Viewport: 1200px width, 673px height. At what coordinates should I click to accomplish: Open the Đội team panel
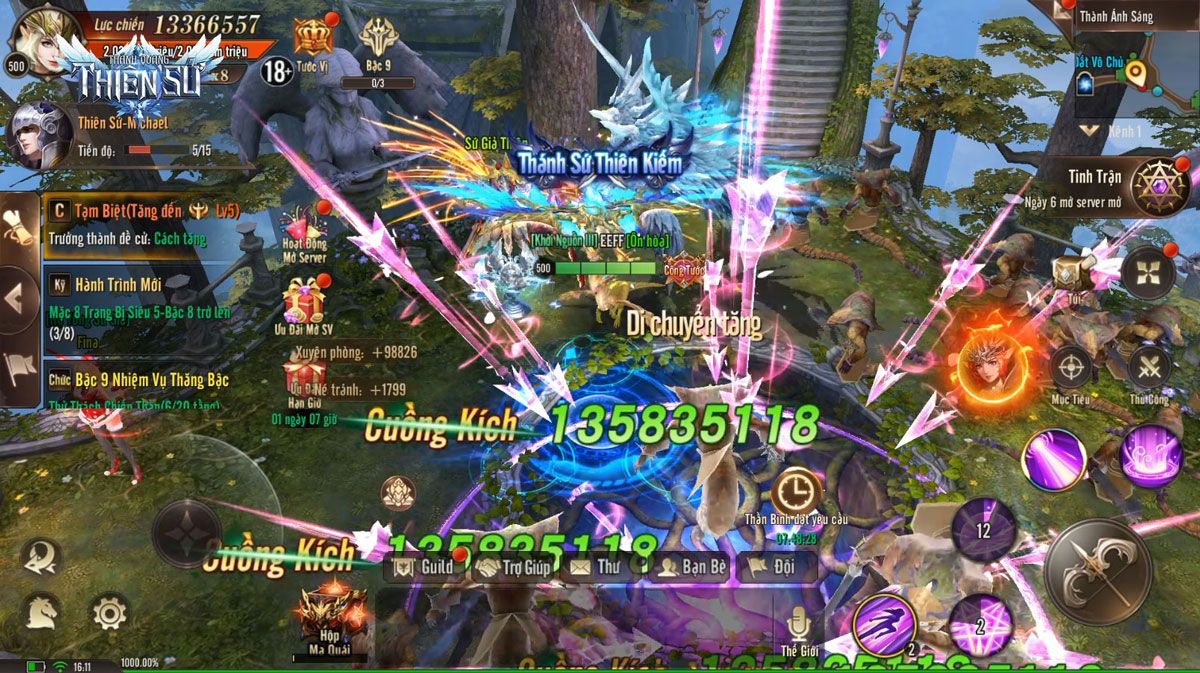point(775,567)
